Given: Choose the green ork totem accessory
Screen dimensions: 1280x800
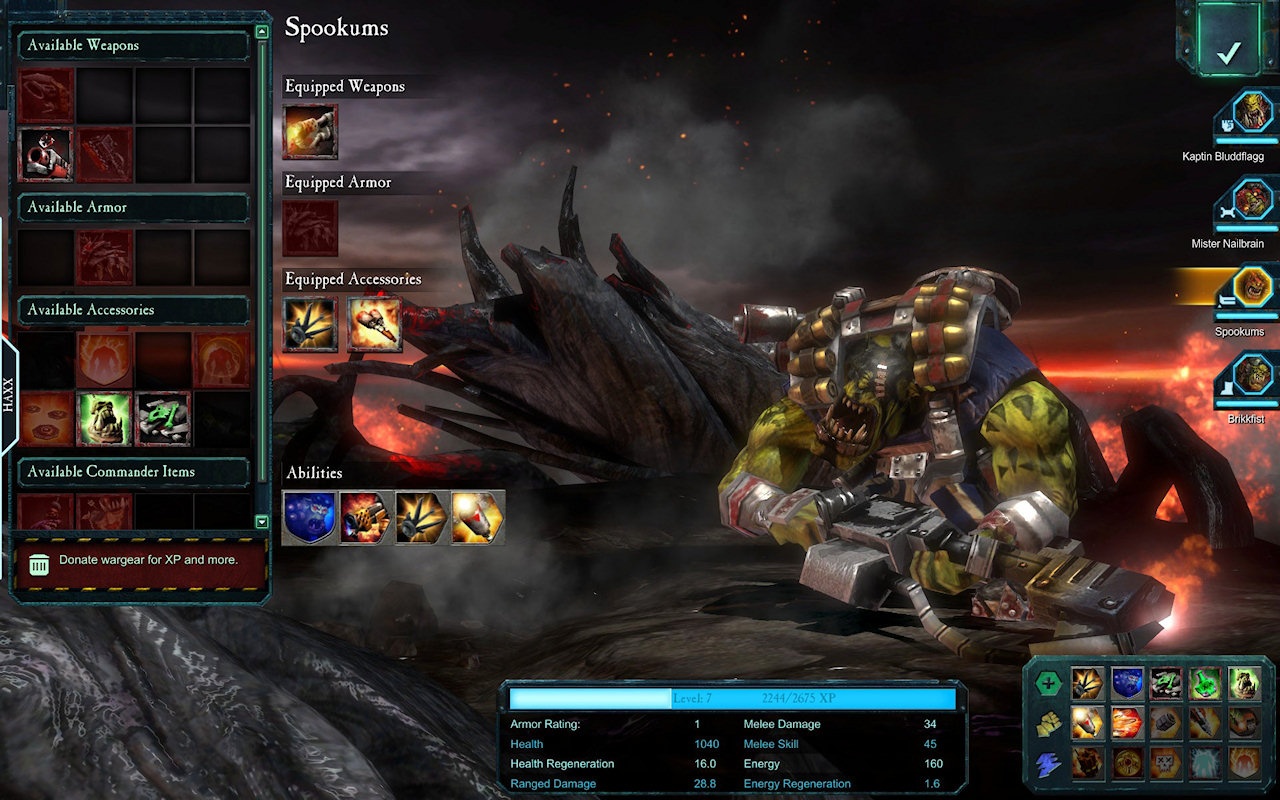Looking at the screenshot, I should click(x=104, y=418).
